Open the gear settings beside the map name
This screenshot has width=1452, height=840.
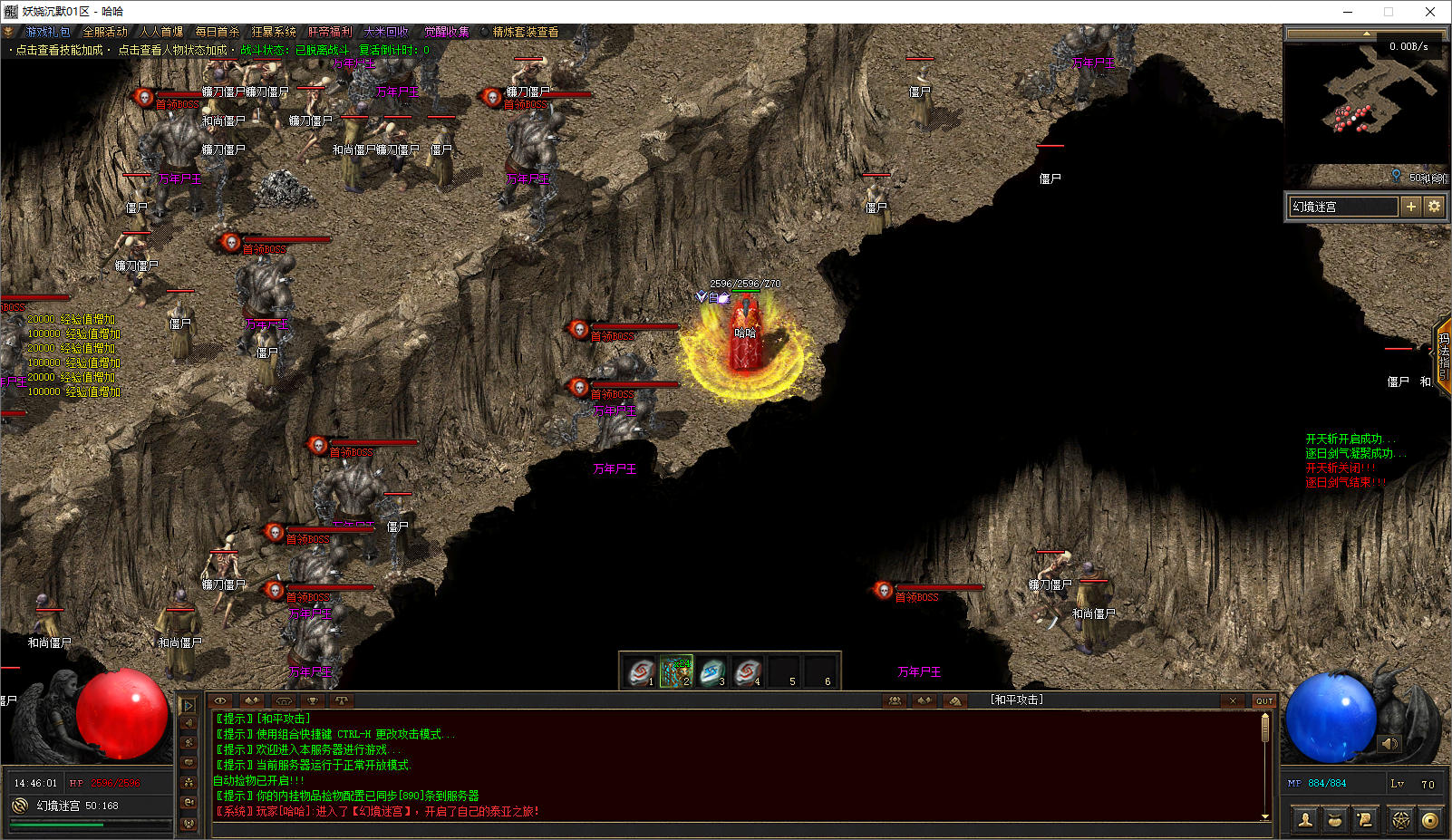[x=1434, y=207]
